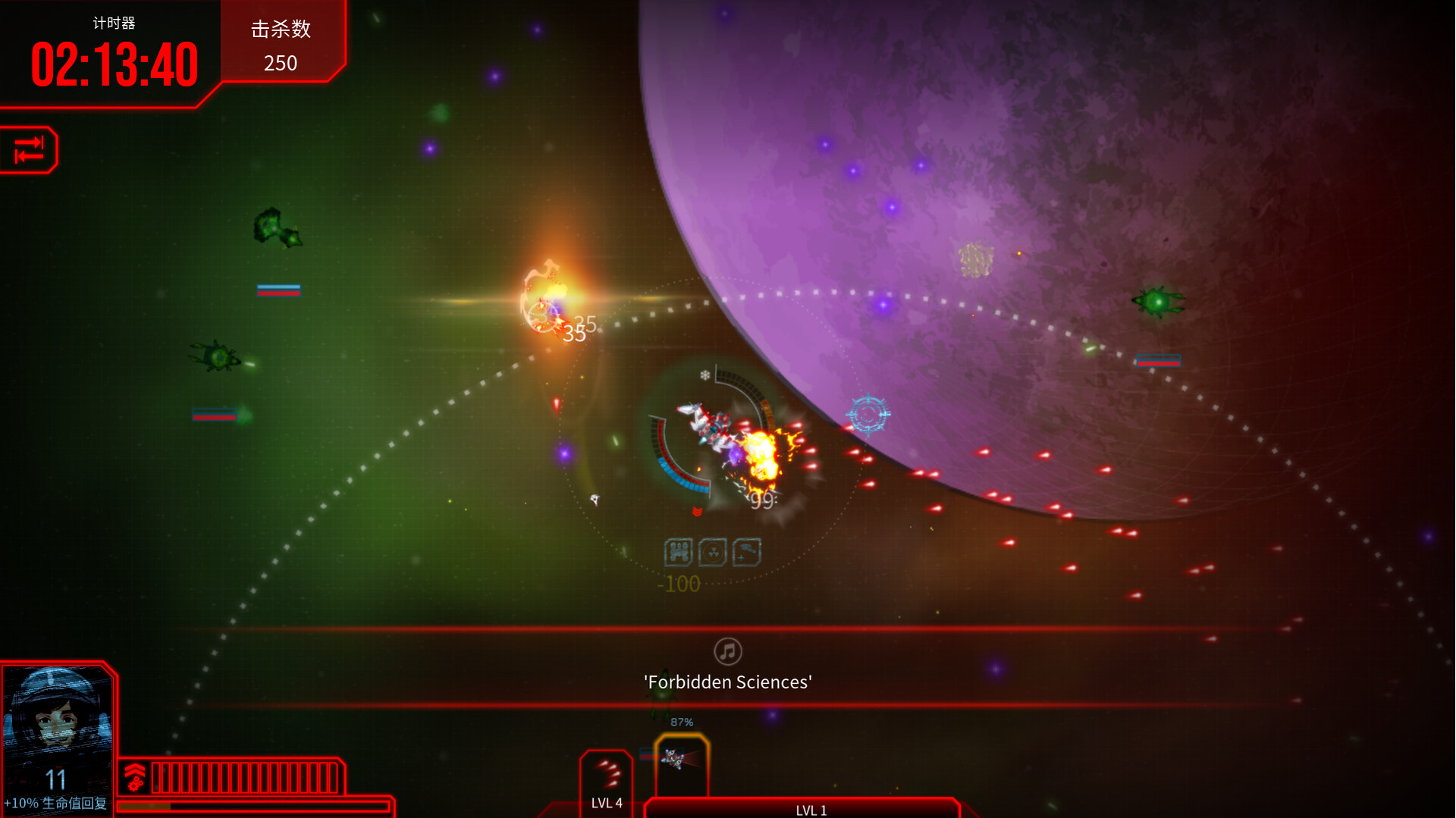Select the LVL 4 red missile weapon slot
The height and width of the screenshot is (818, 1456).
point(607,779)
